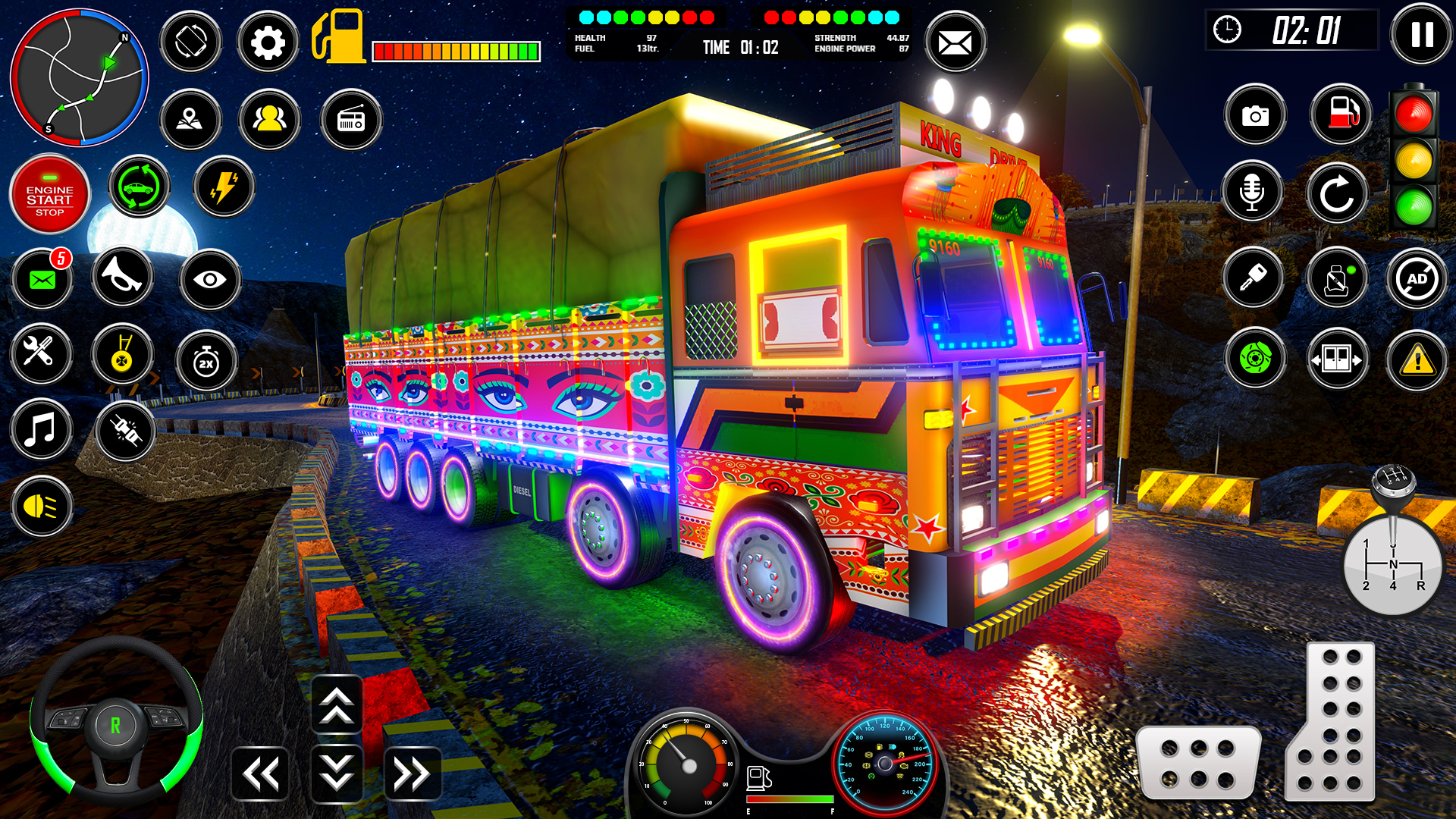The image size is (1456, 819).
Task: Click the fuel level bar
Action: click(x=455, y=51)
